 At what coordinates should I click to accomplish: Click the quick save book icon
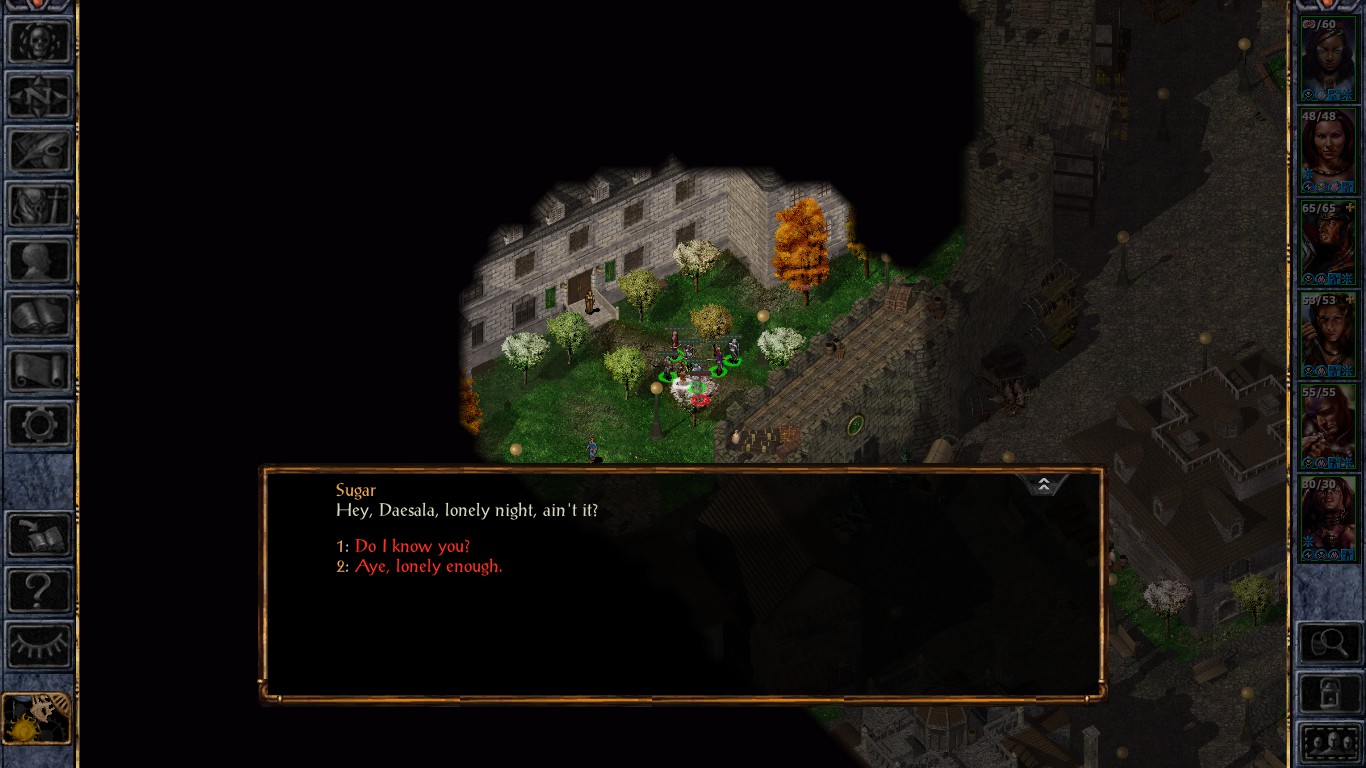(40, 535)
